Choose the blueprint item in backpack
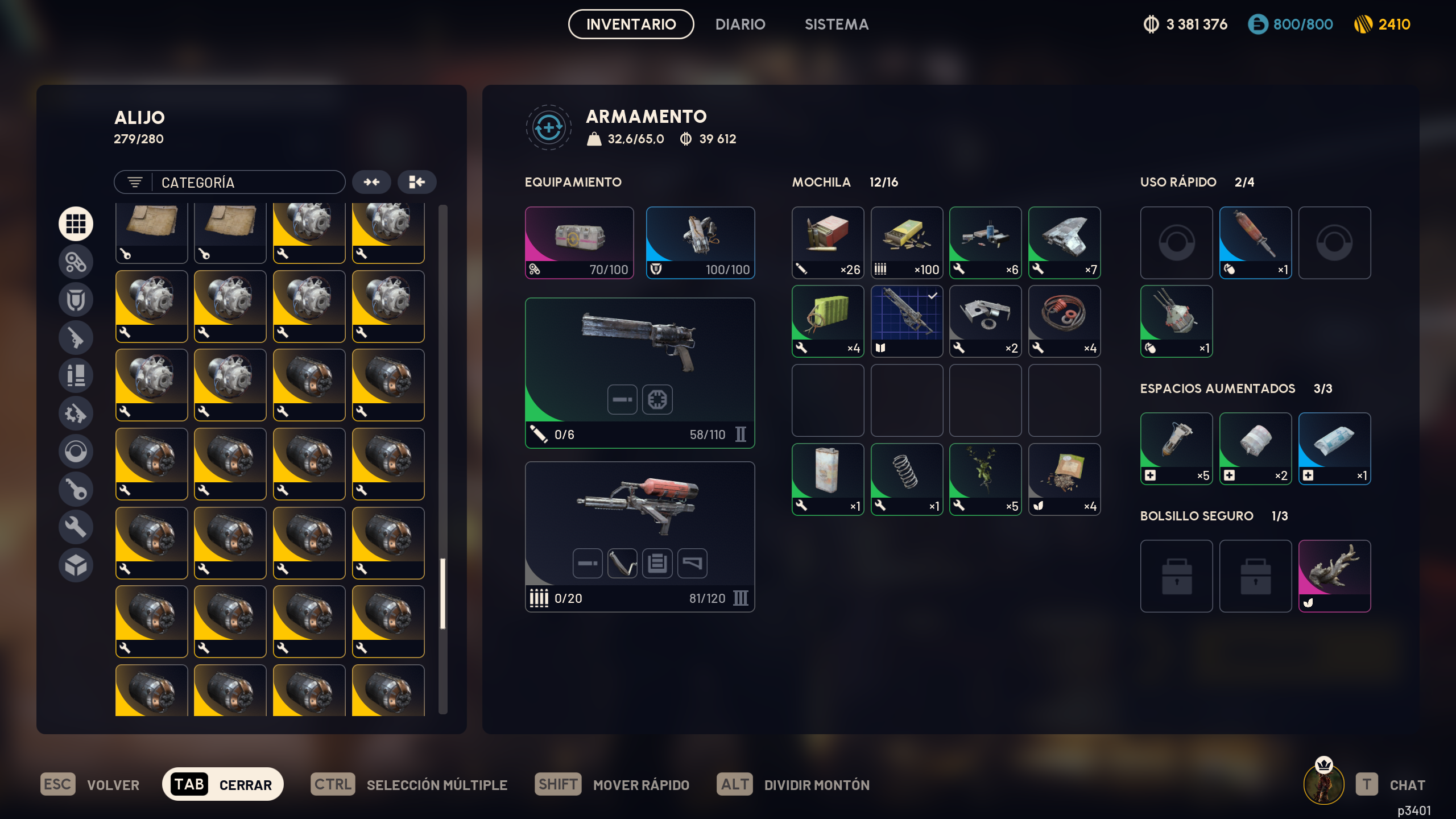The image size is (1456, 819). click(907, 321)
